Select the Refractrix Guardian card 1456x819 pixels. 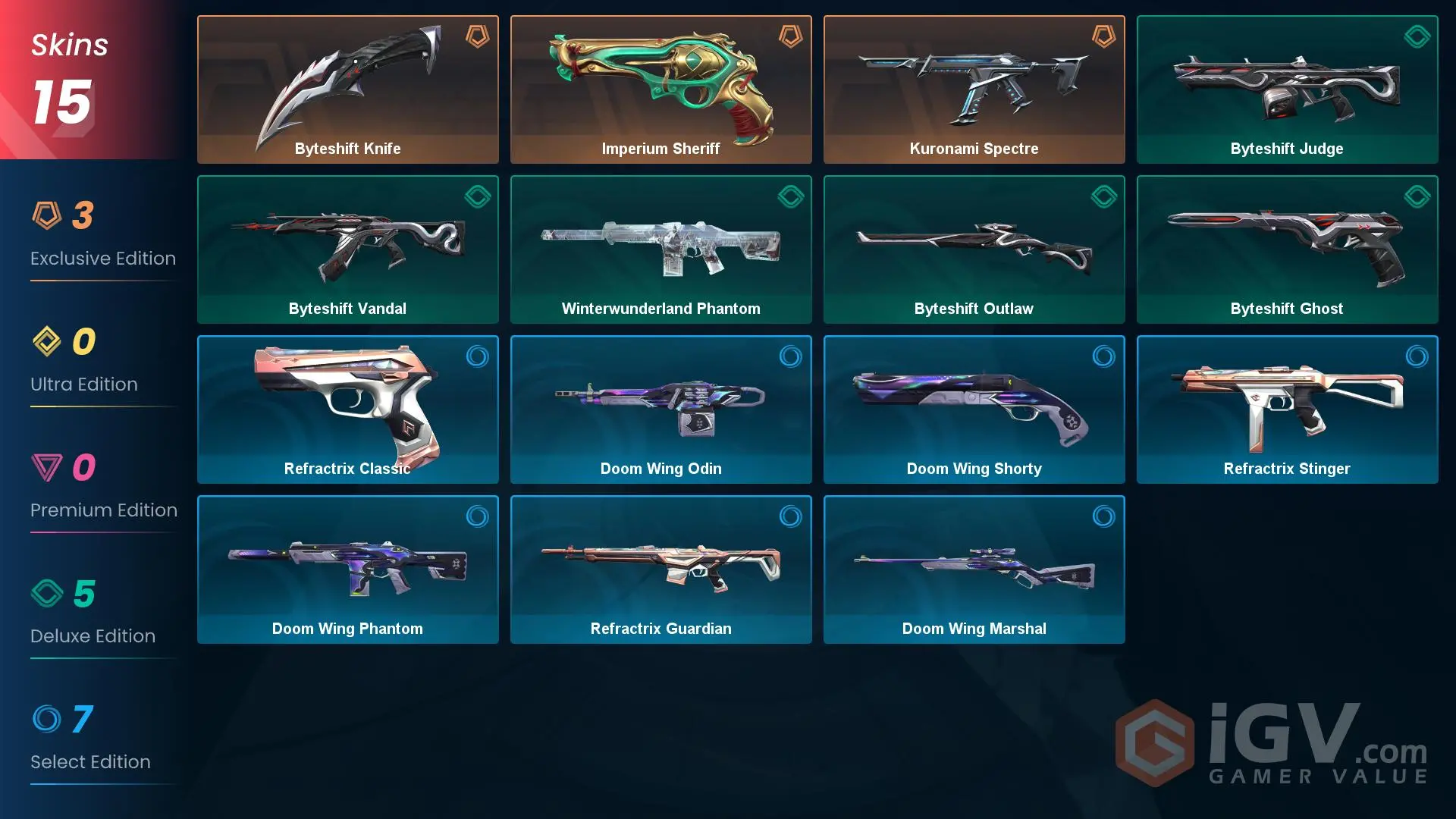[661, 570]
